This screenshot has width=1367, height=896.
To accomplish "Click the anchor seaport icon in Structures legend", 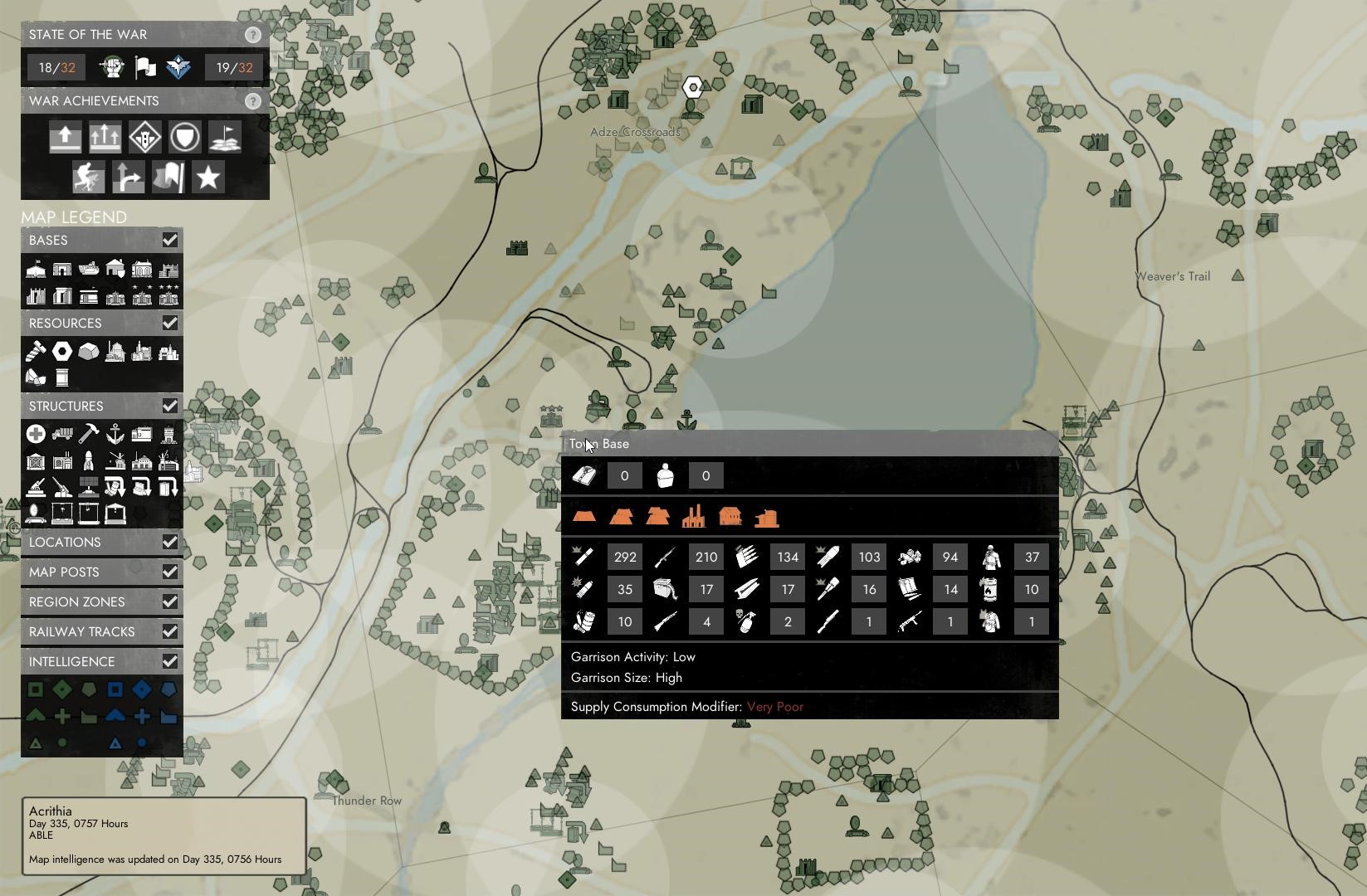I will pos(115,433).
